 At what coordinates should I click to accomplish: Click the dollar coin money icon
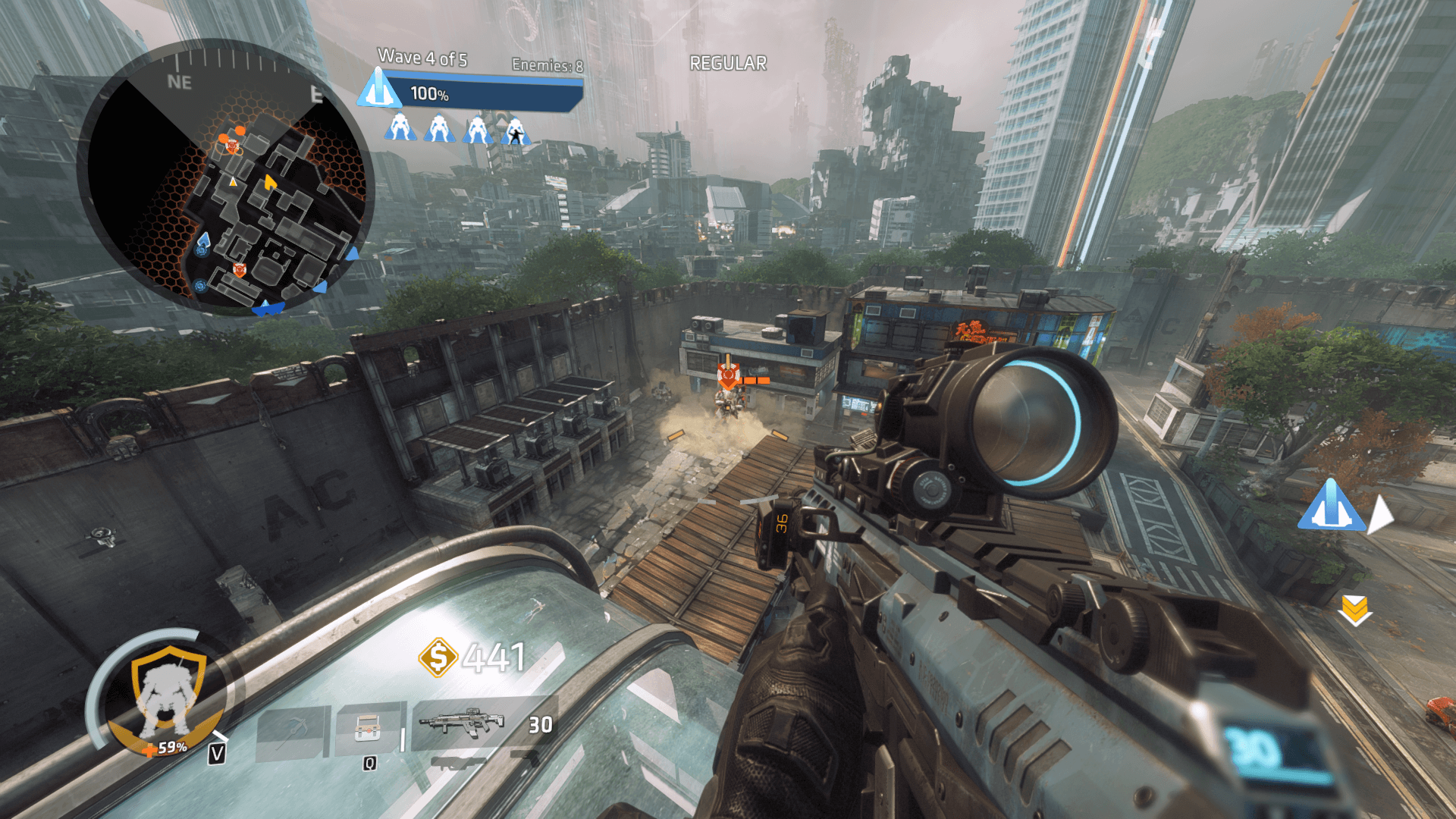(x=438, y=657)
